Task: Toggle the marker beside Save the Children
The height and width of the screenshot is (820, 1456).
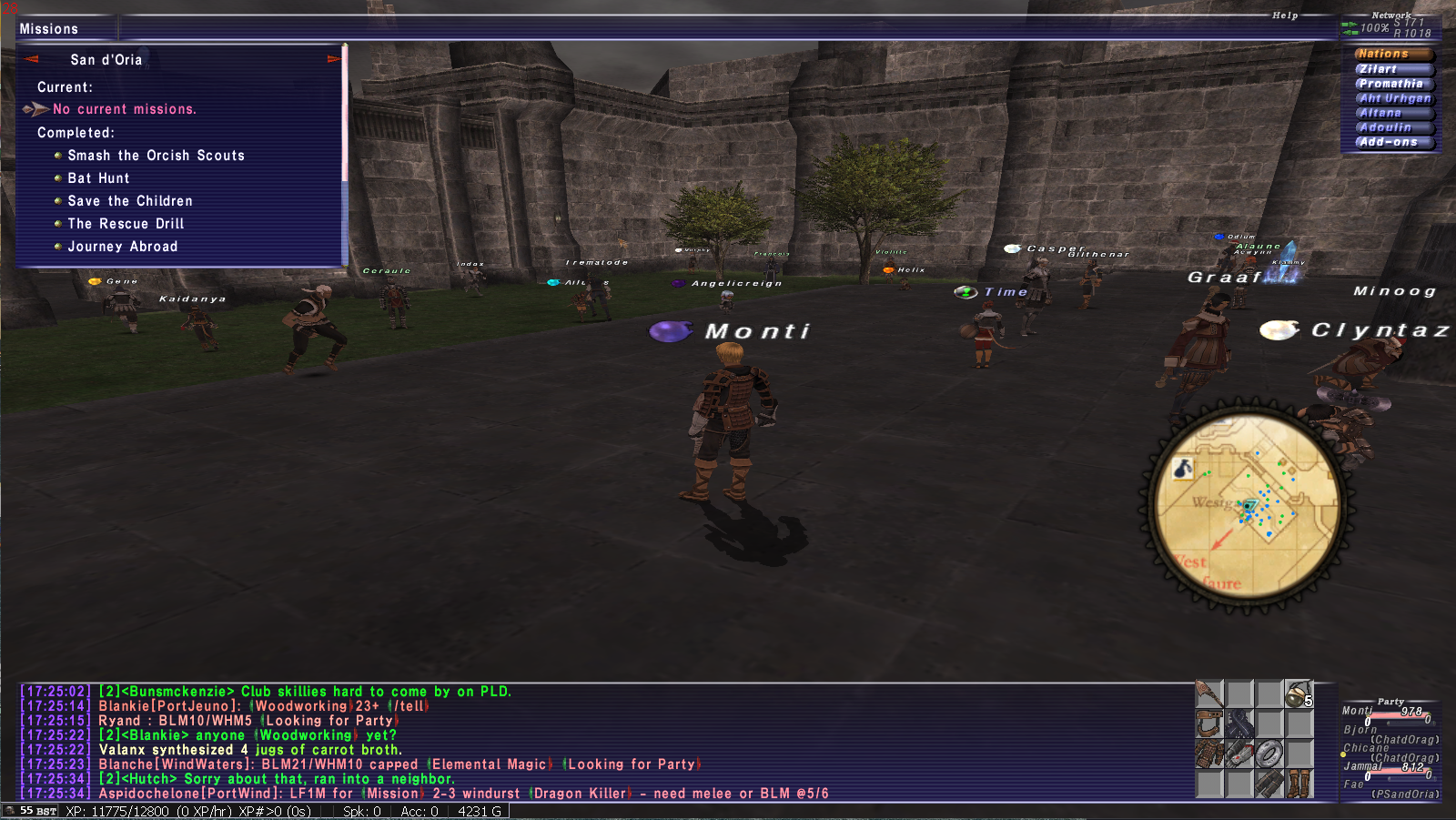Action: [x=58, y=200]
